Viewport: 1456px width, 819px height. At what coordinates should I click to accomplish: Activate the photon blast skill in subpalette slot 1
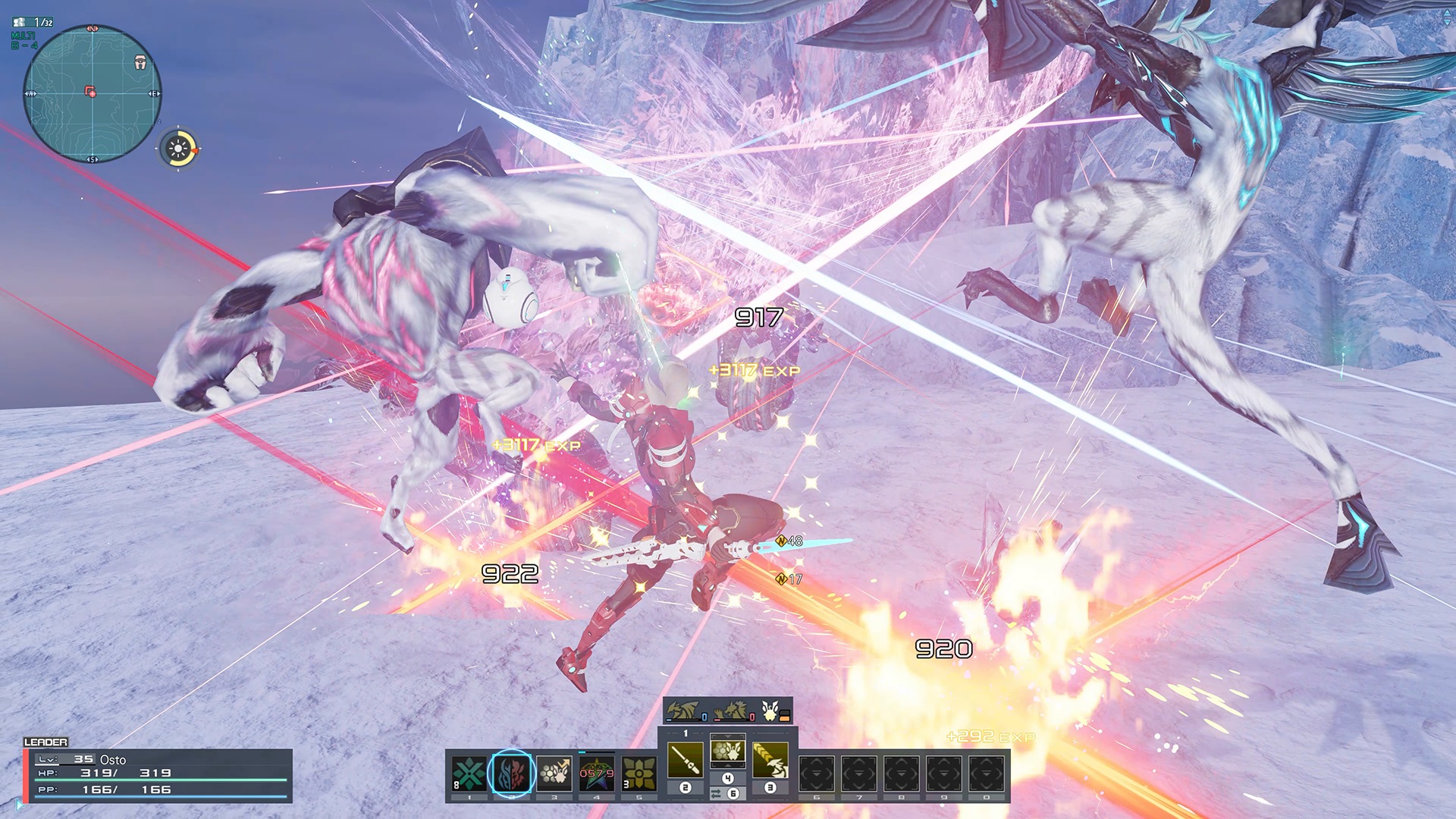point(470,772)
